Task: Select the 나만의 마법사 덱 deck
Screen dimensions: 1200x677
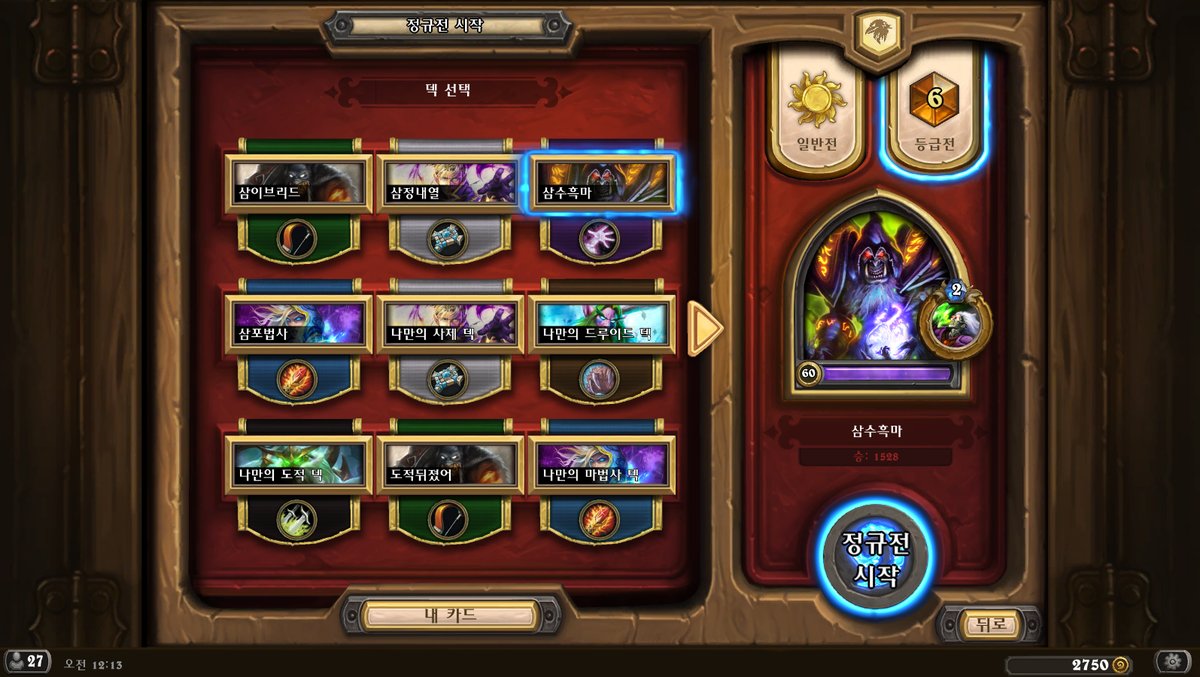Action: 600,465
